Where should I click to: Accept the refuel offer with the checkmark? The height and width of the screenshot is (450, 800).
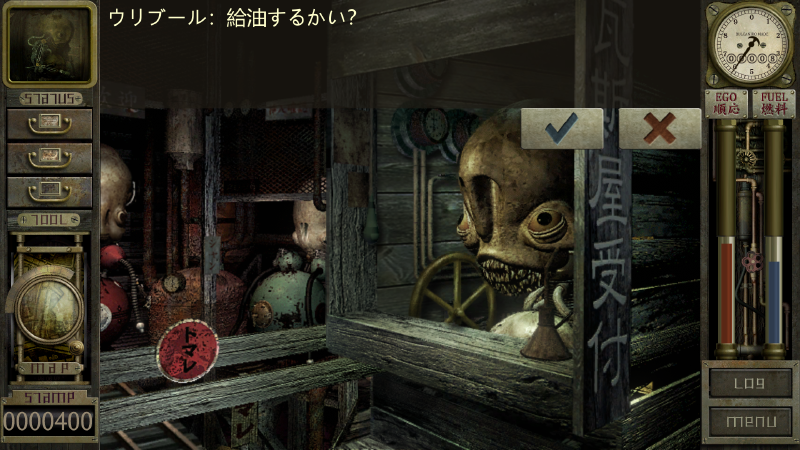point(562,128)
